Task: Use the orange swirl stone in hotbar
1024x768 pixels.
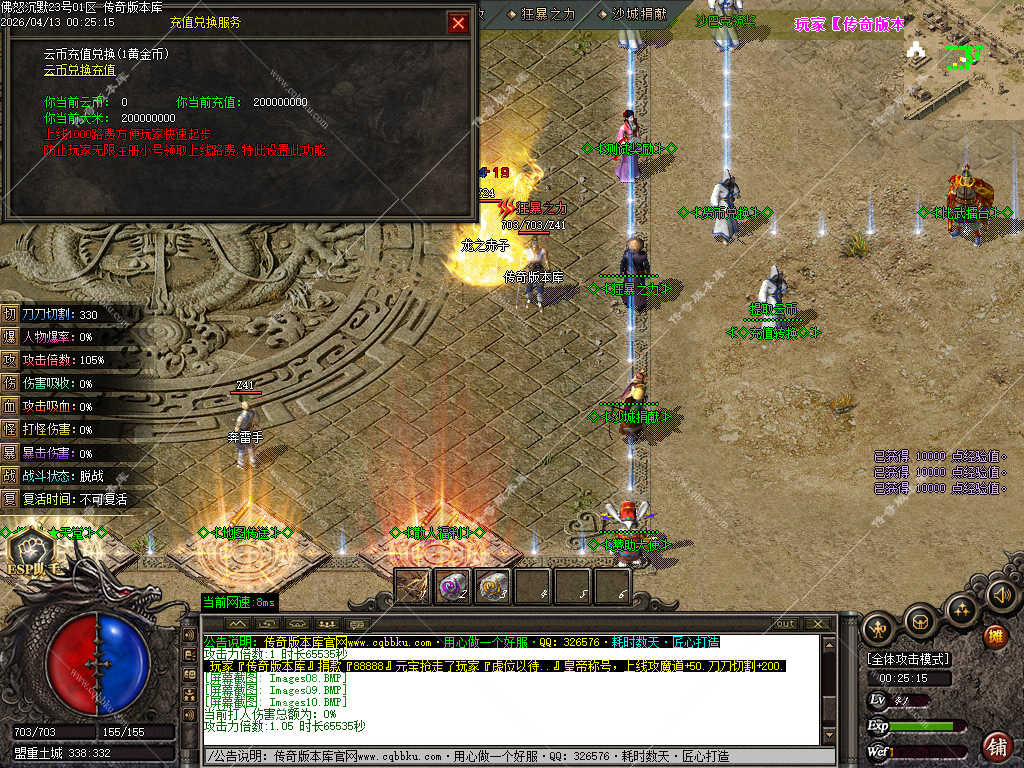Action: 492,587
